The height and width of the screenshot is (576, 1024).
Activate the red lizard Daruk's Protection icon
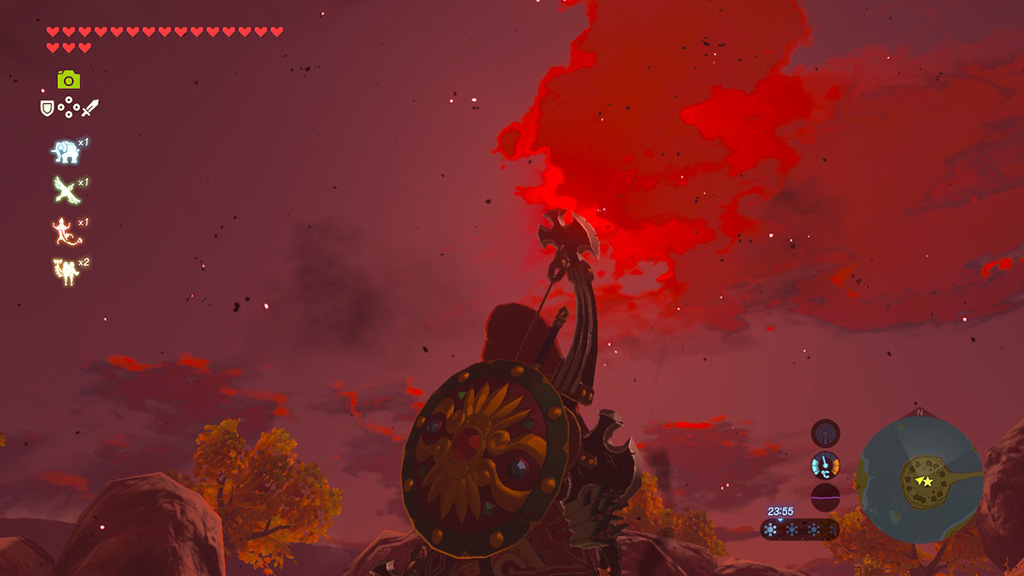point(65,230)
